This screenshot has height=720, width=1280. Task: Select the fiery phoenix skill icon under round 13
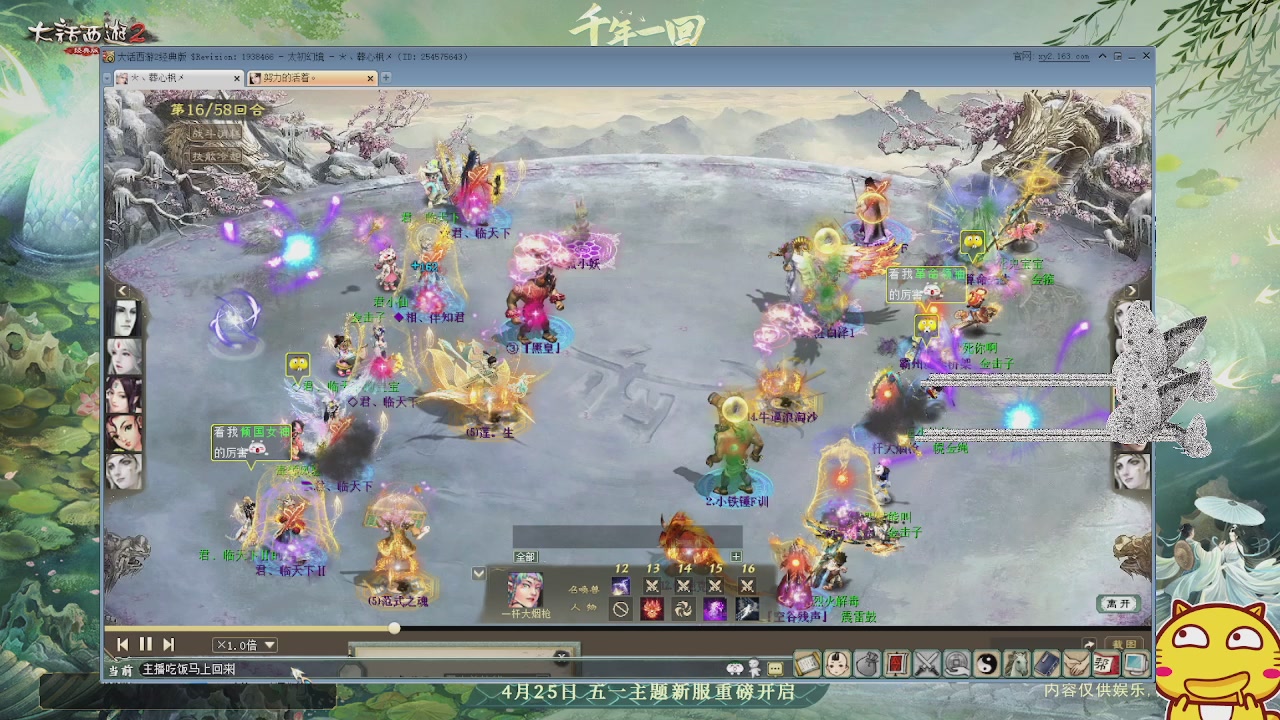point(652,609)
